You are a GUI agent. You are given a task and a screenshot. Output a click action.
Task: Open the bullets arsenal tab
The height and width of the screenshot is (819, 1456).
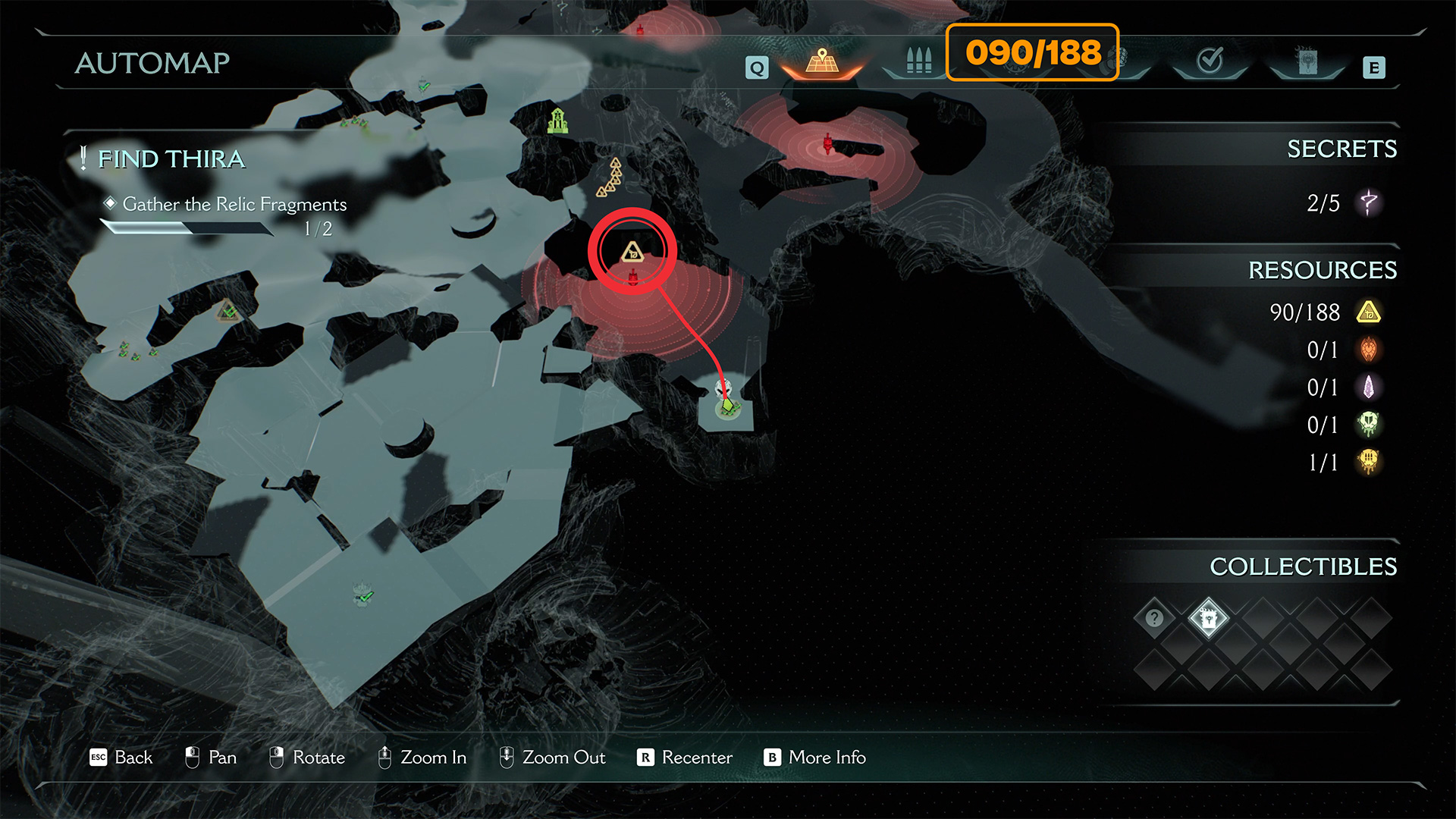[918, 61]
